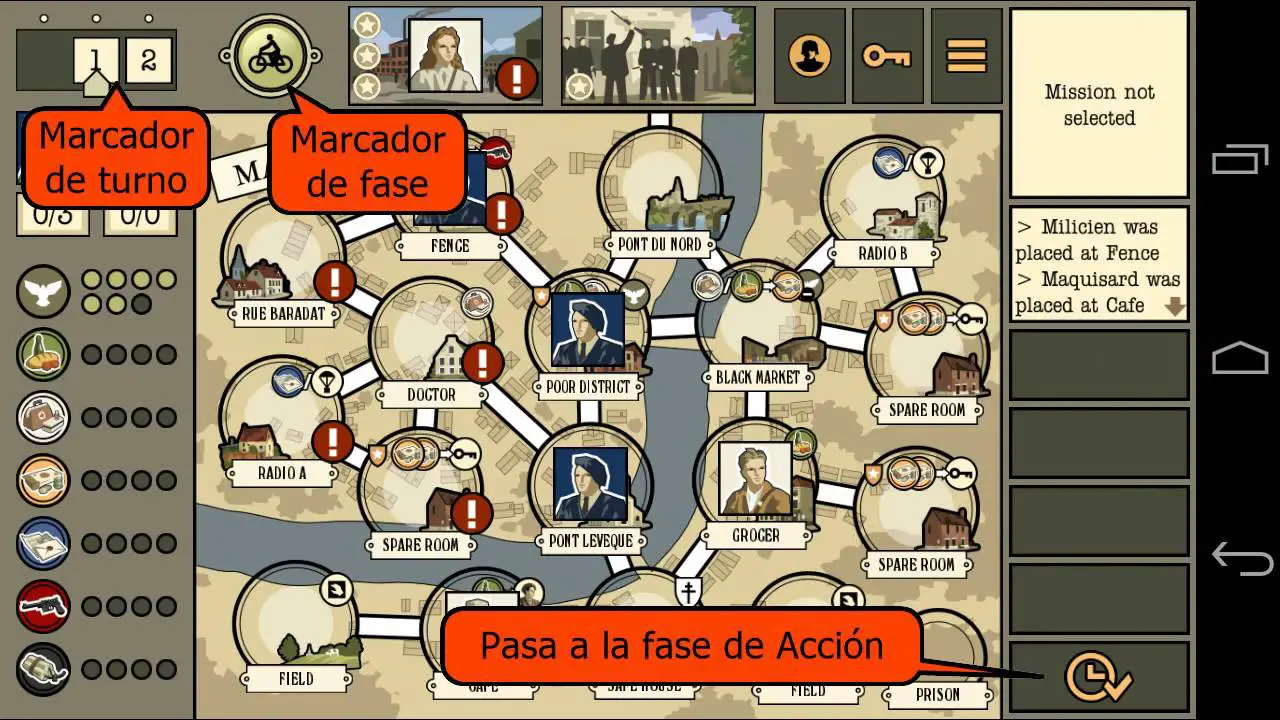1280x720 pixels.
Task: Expand the woman character portrait
Action: [x=447, y=55]
